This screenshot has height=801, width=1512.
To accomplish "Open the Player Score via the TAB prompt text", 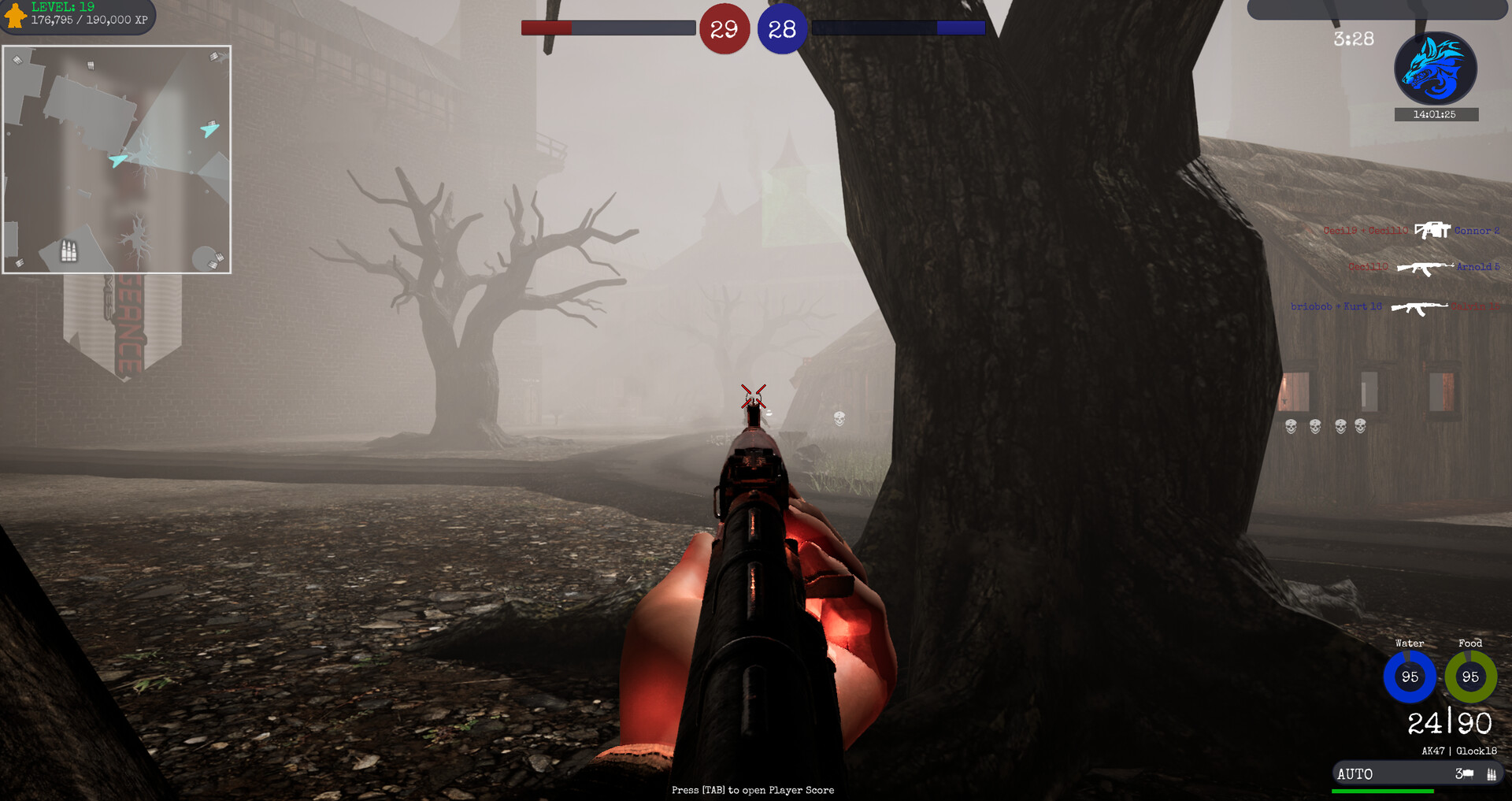I will point(752,790).
